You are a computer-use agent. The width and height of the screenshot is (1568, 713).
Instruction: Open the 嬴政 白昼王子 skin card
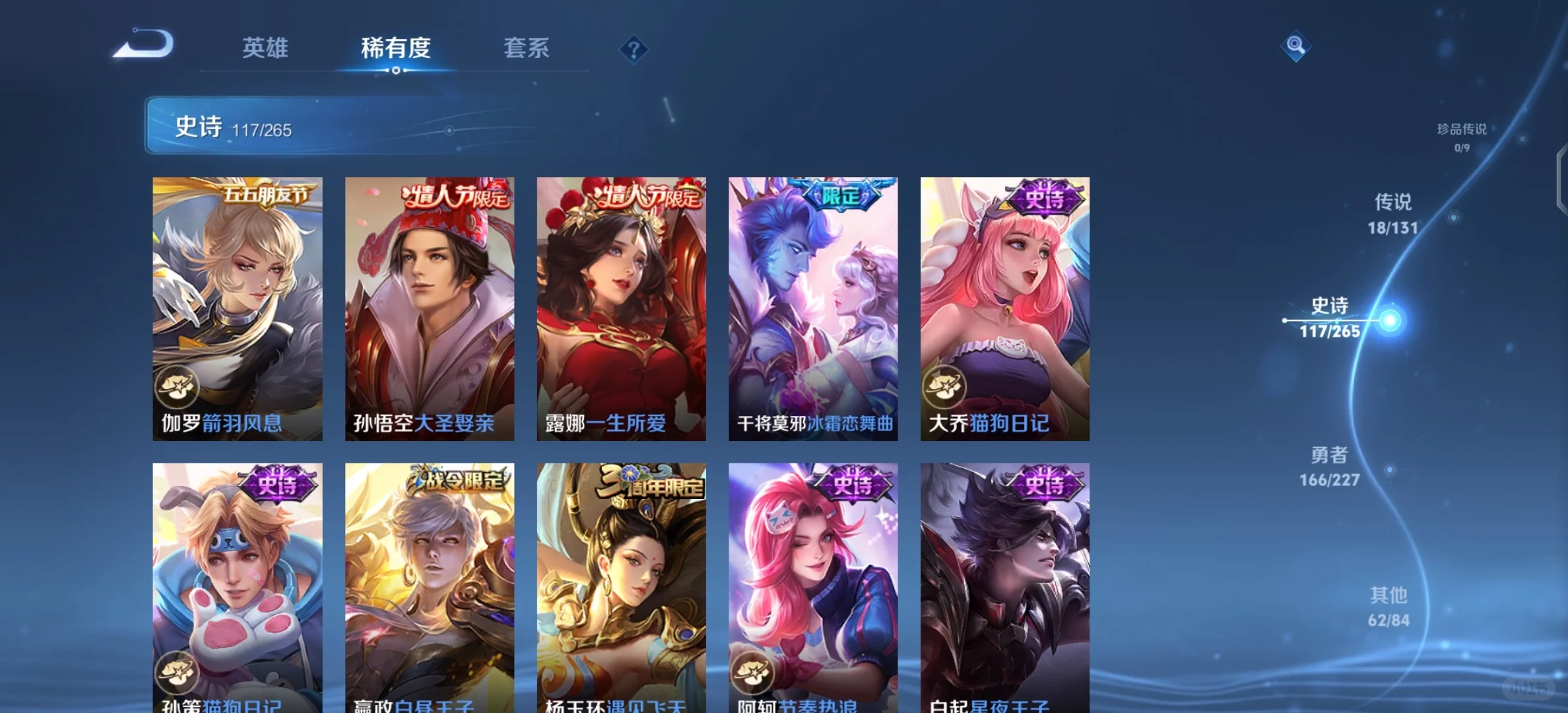click(430, 588)
